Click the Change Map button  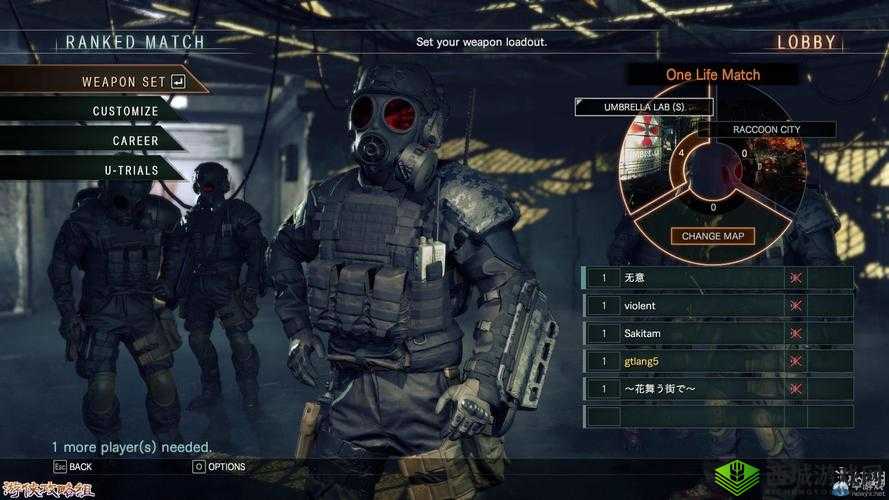click(712, 236)
